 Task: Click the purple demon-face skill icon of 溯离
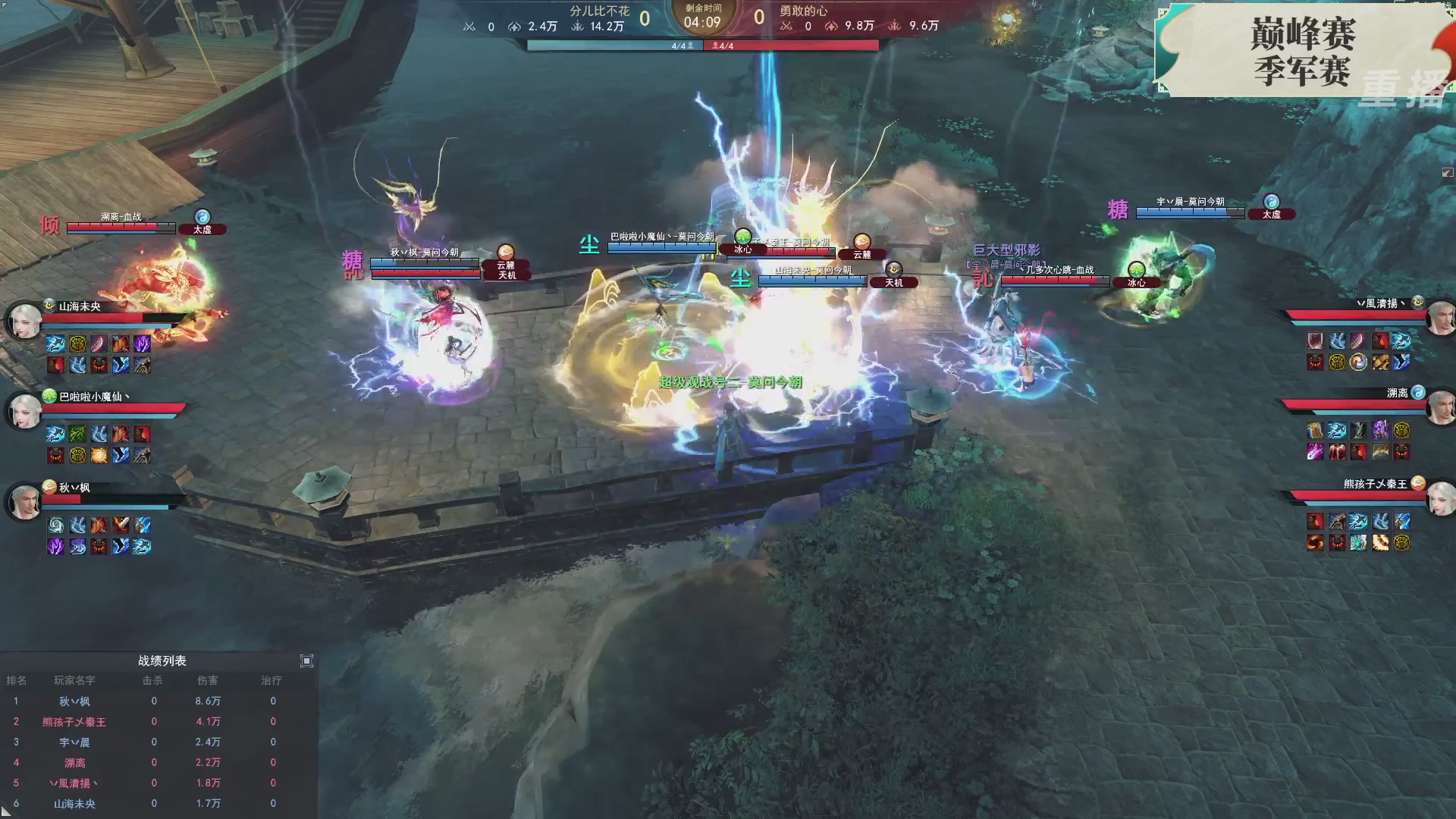pyautogui.click(x=1401, y=452)
